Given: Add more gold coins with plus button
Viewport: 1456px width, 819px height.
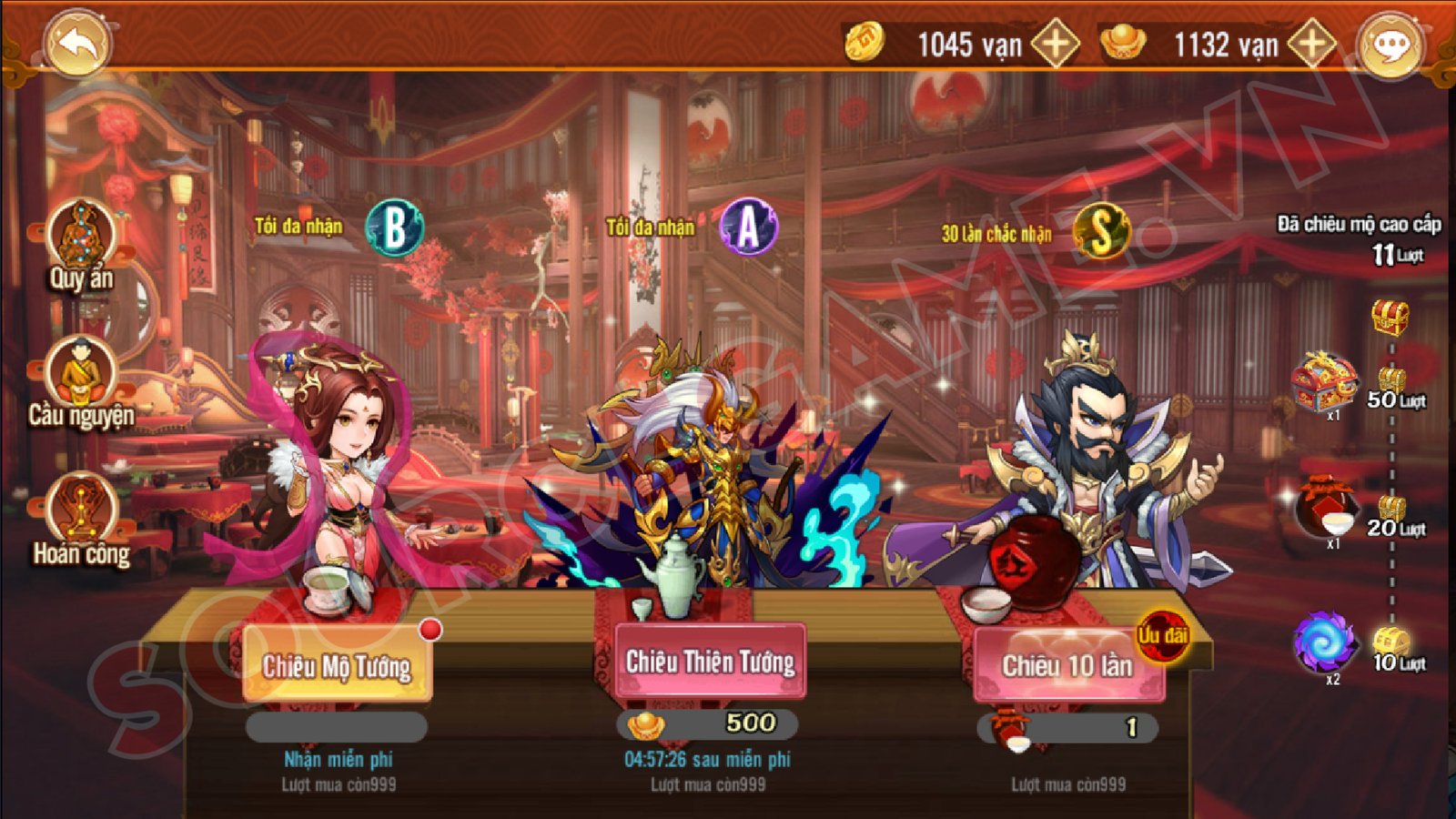Looking at the screenshot, I should (1055, 44).
